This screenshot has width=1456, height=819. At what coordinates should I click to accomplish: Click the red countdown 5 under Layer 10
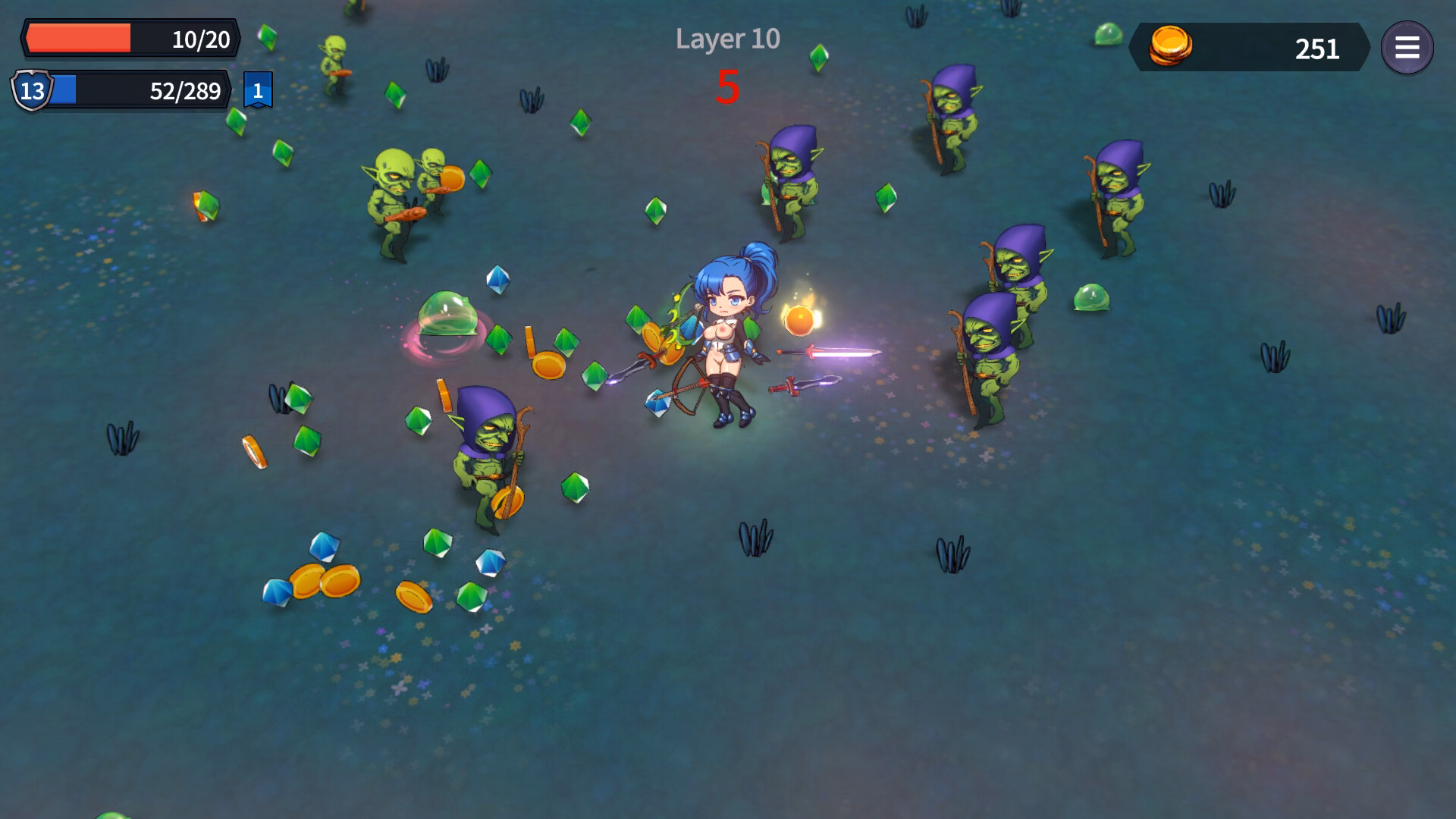727,87
